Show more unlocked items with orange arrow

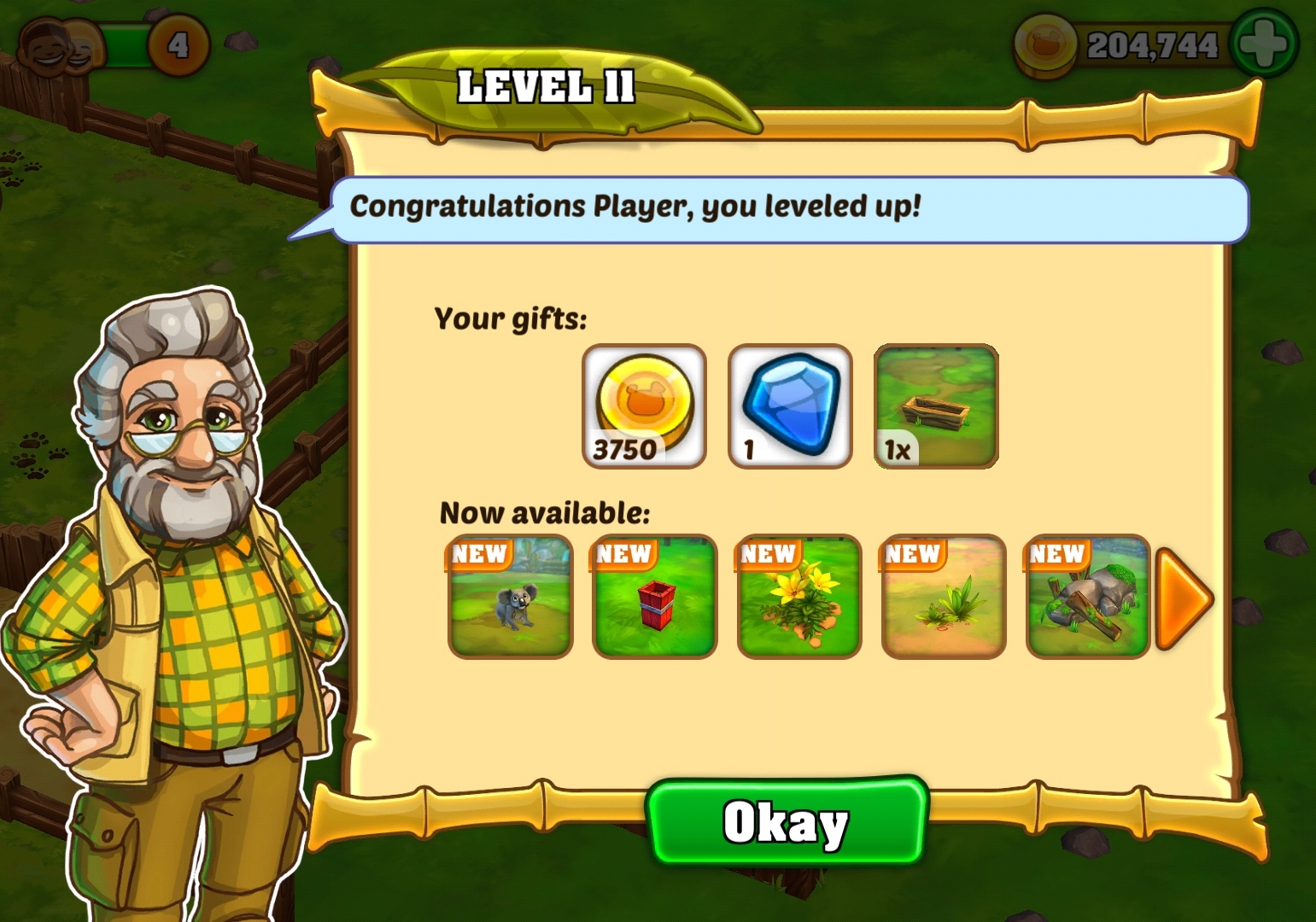1183,597
